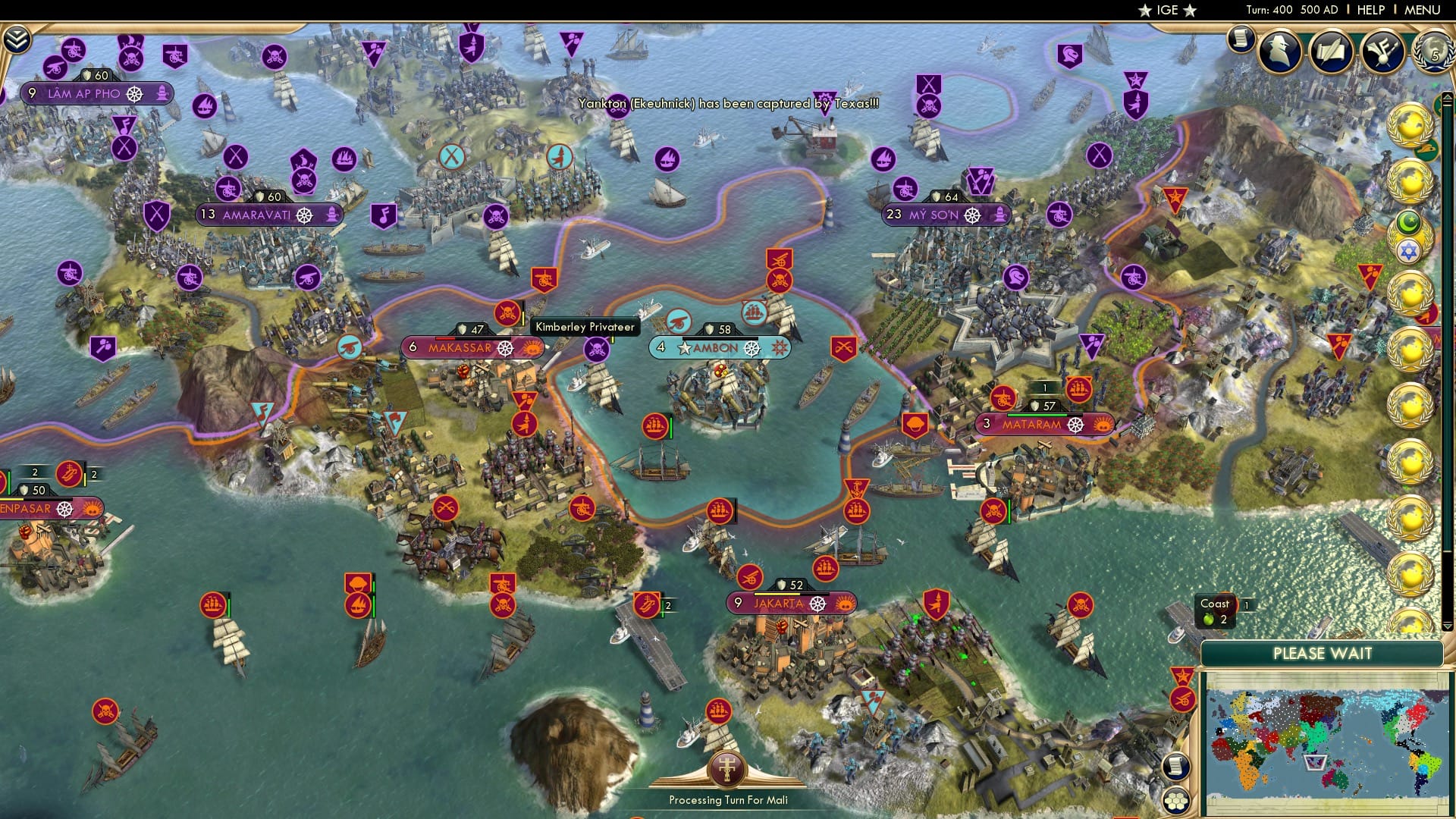Viewport: 1456px width, 819px height.
Task: Open Jakarta's city screen via its banner
Action: tap(779, 603)
